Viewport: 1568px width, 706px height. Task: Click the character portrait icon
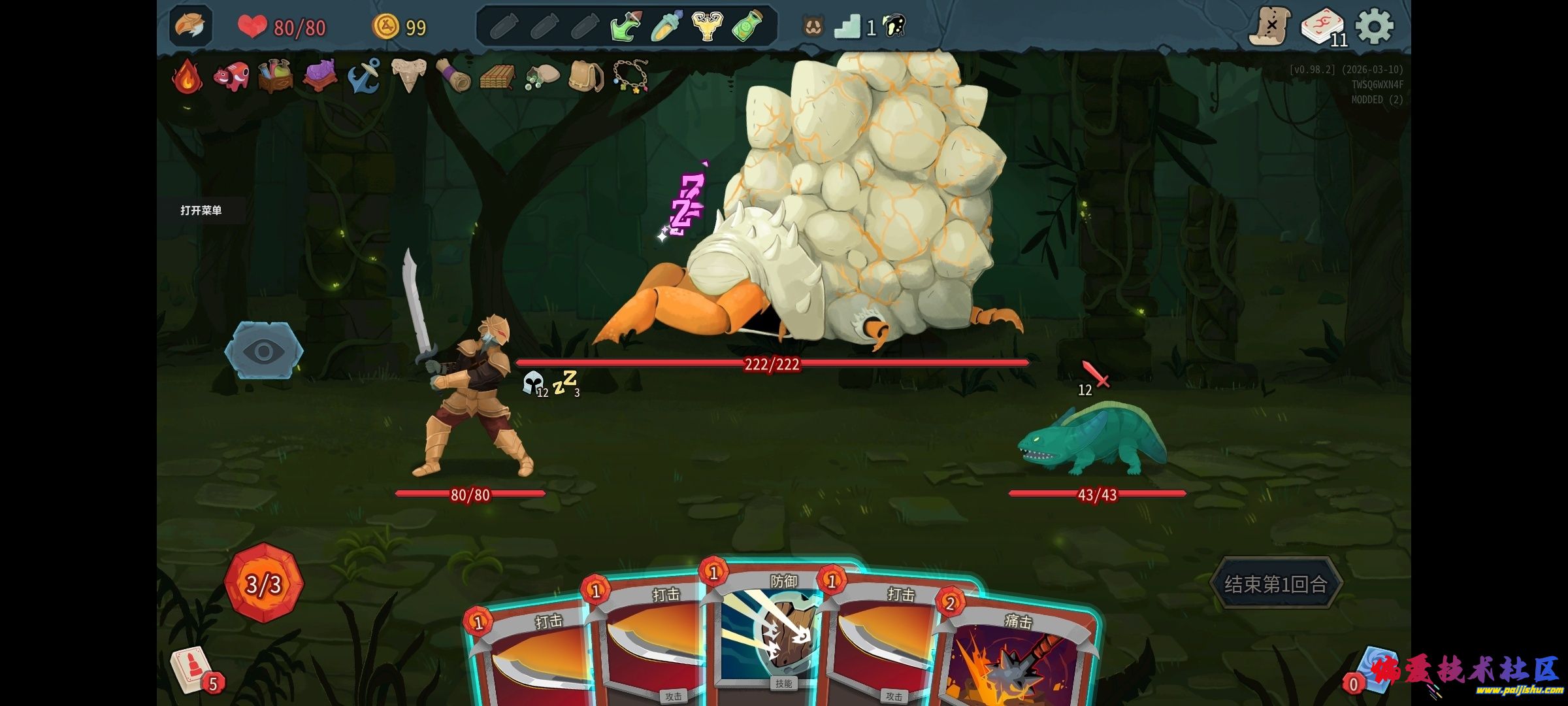coord(191,27)
